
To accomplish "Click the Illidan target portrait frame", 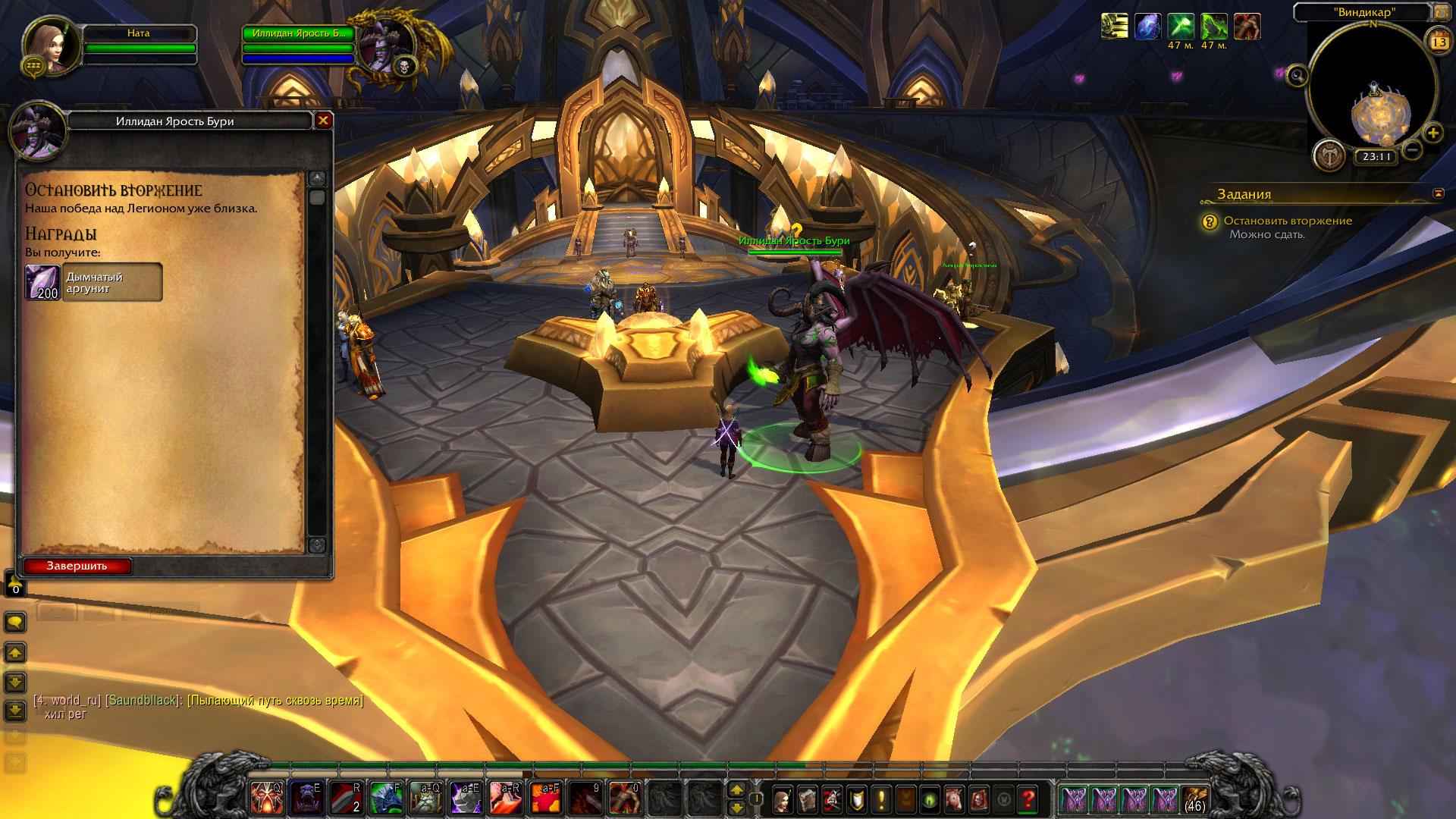I will (385, 47).
